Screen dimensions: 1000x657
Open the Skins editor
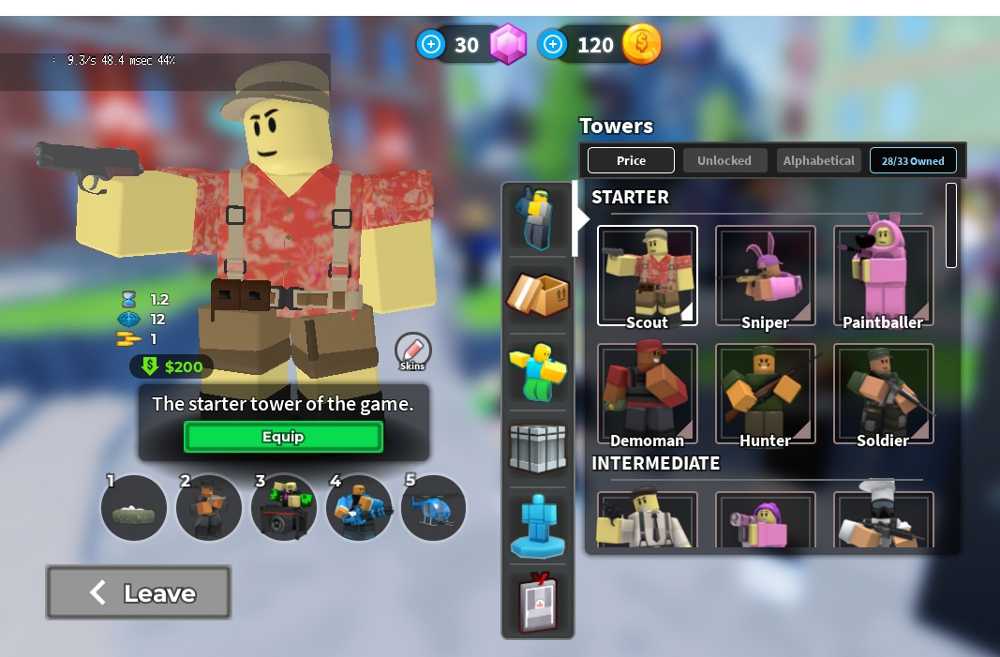412,351
